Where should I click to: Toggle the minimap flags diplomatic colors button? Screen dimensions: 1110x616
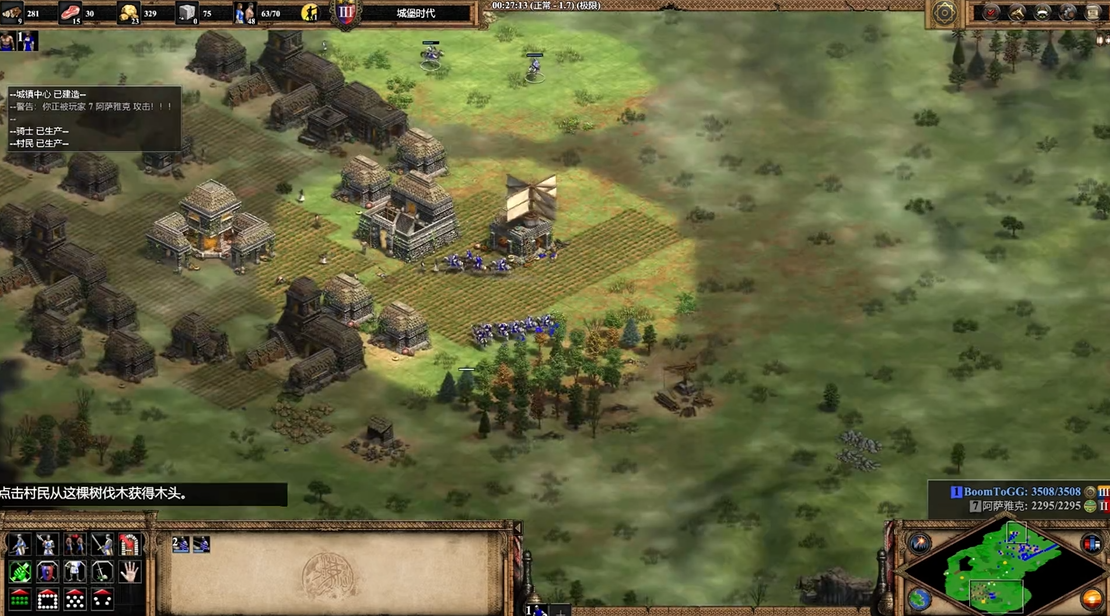(1091, 543)
